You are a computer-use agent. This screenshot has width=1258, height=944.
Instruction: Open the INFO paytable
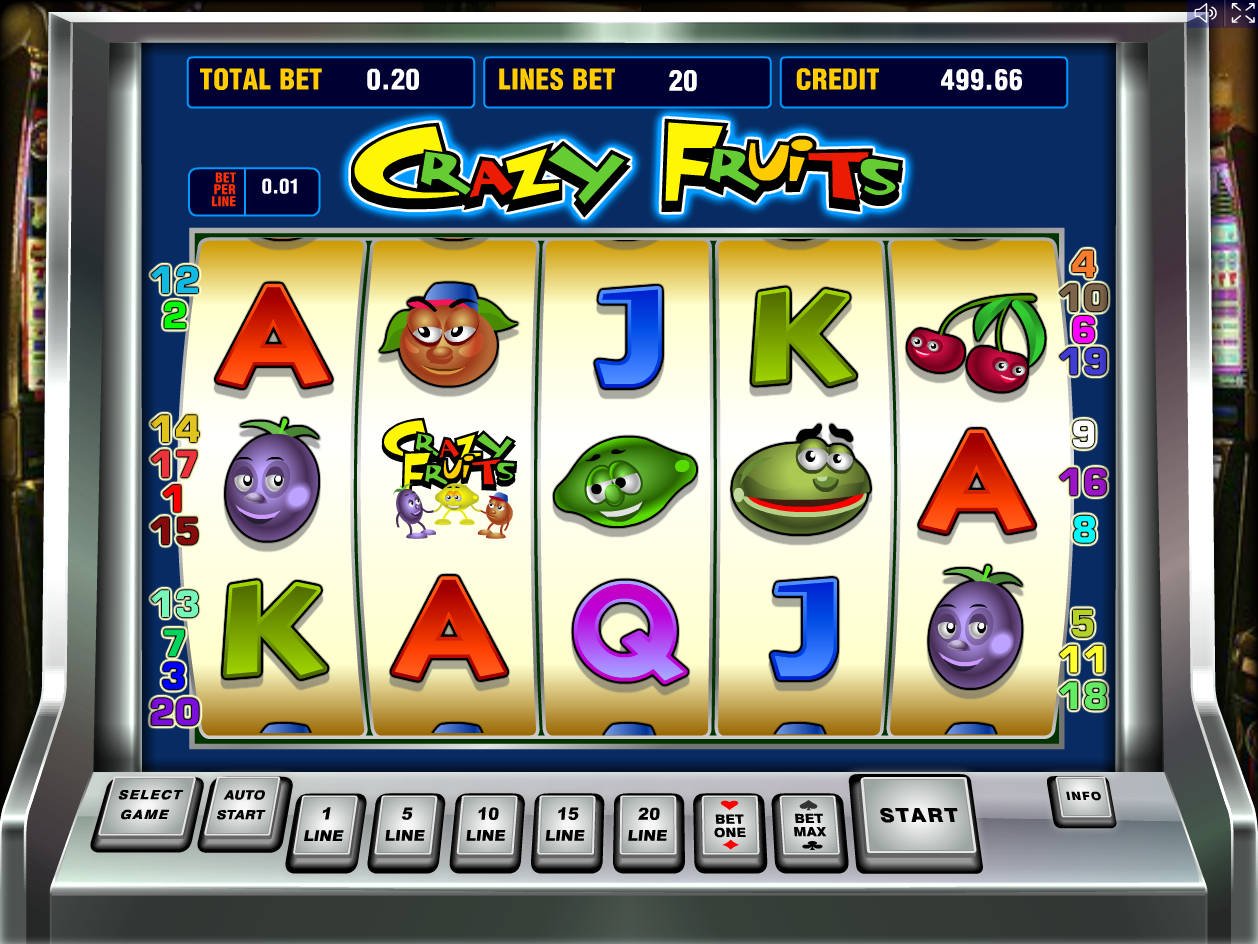click(x=1082, y=797)
